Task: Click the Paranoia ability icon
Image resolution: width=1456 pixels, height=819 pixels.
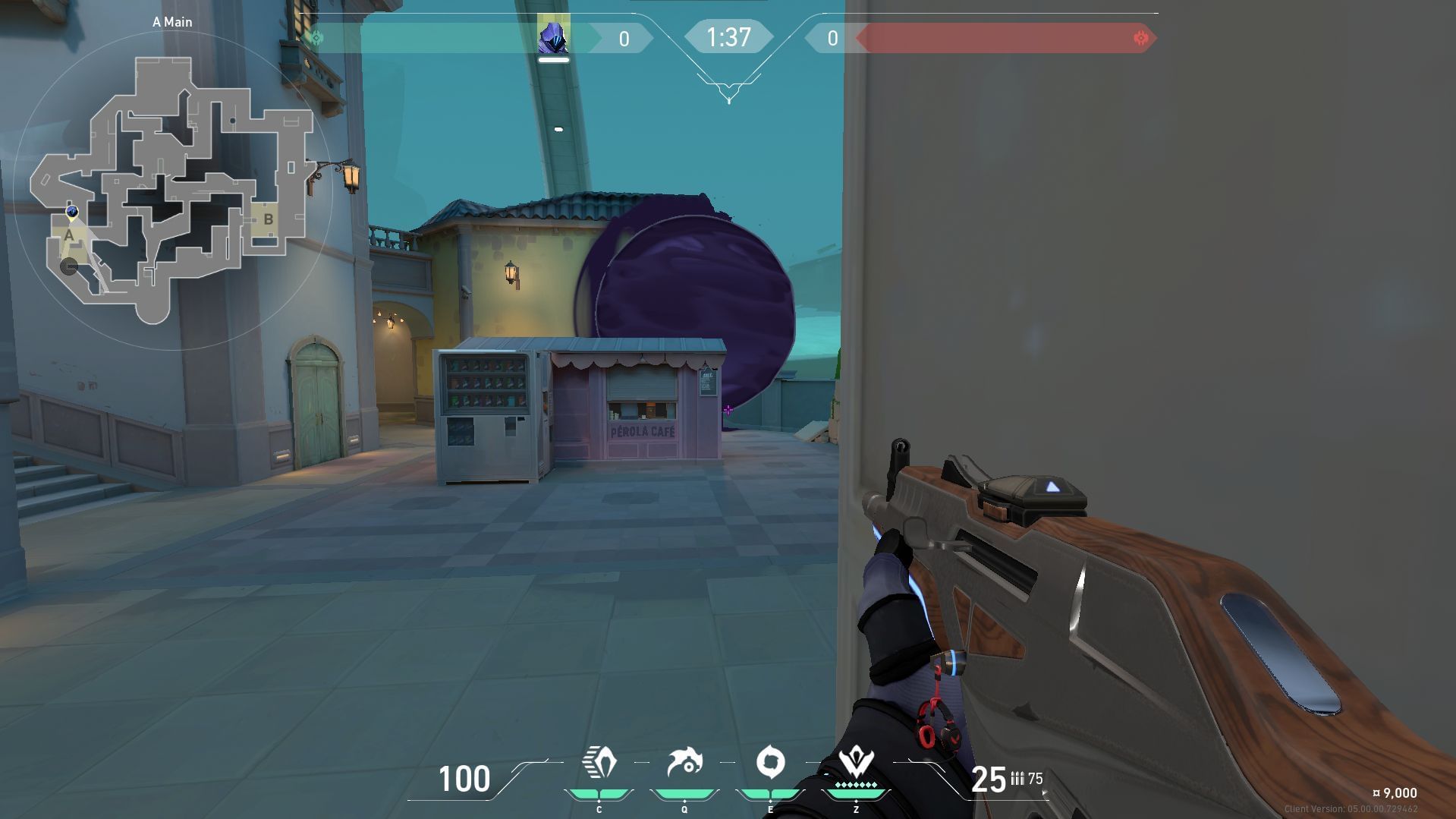Action: 685,761
